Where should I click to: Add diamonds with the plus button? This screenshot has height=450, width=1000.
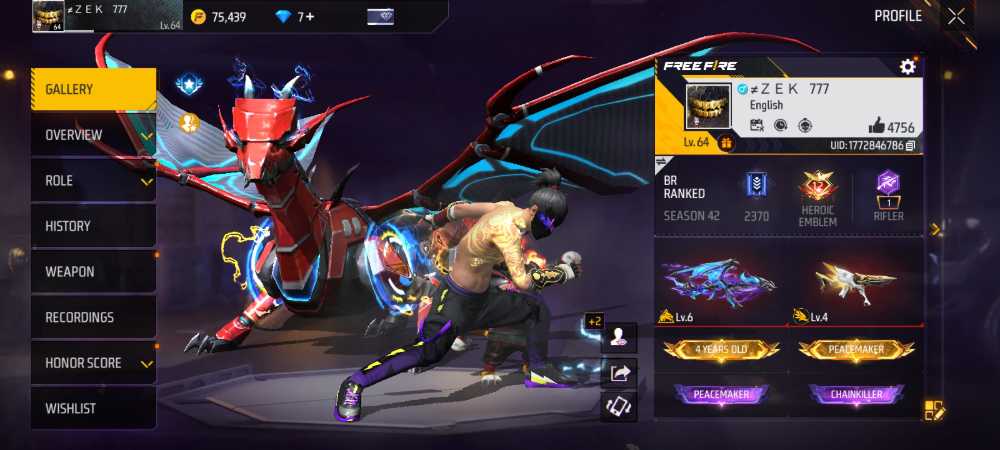pos(310,17)
